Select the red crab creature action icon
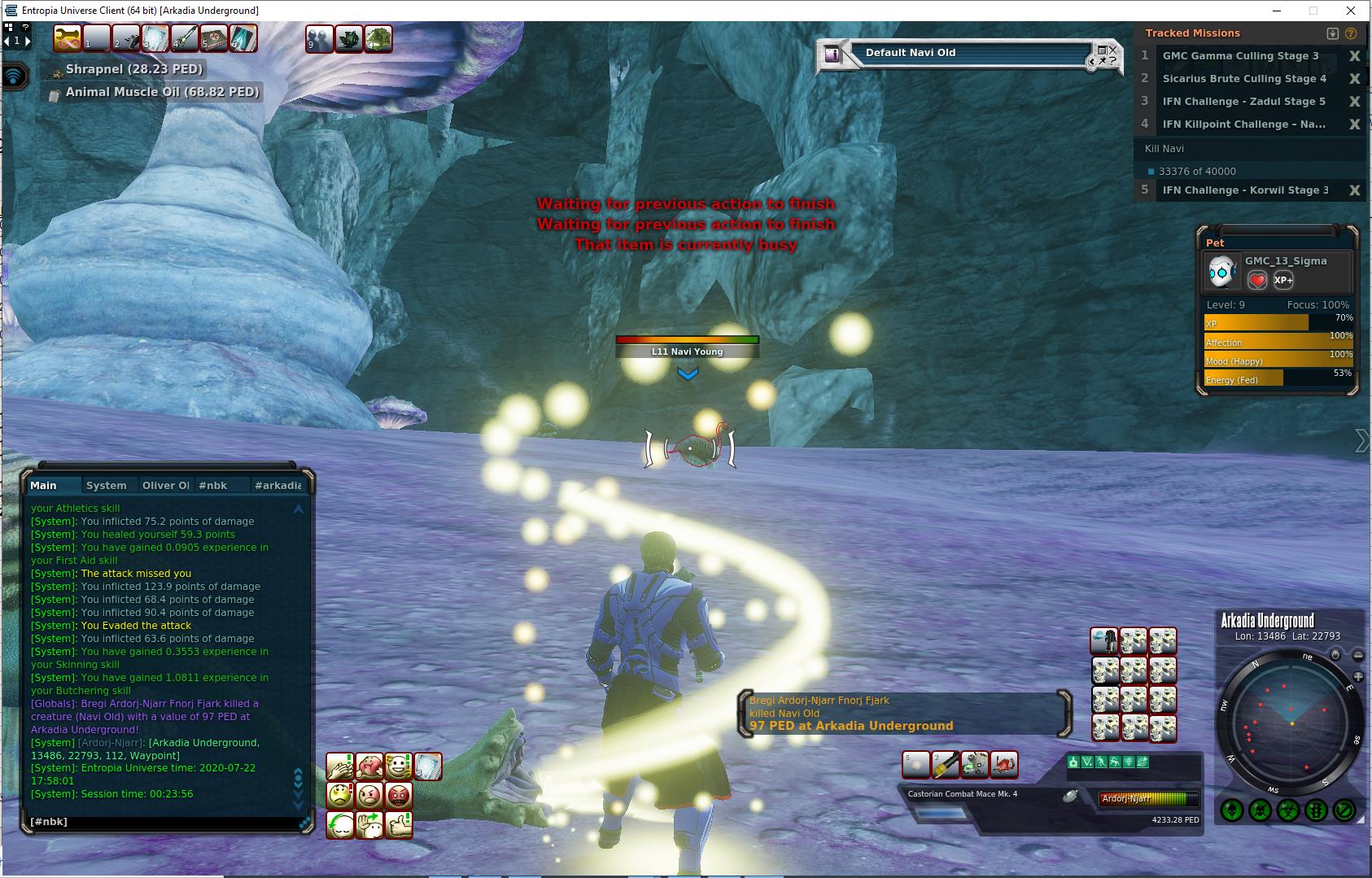 1004,765
